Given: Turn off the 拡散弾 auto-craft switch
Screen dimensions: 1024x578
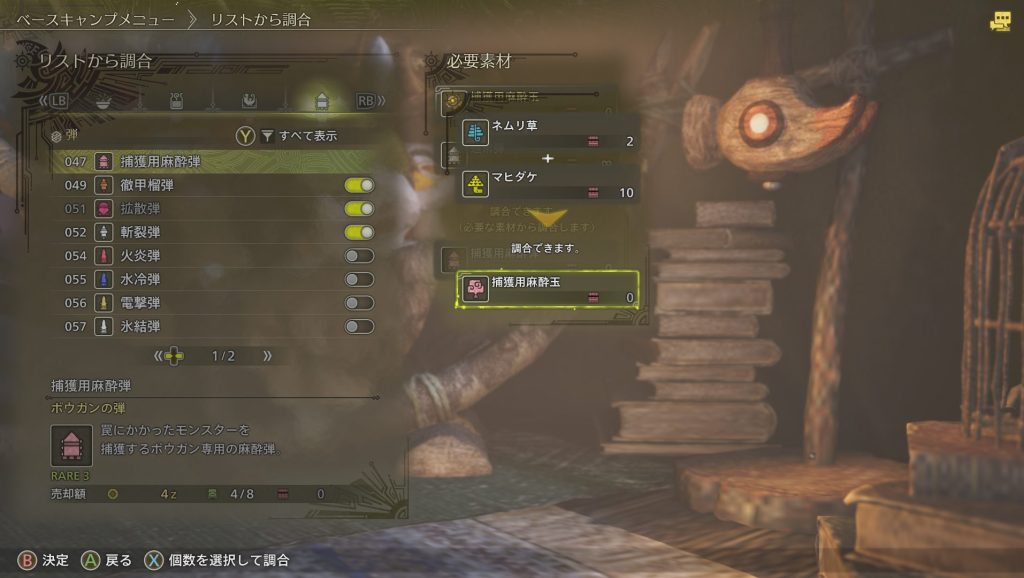Looking at the screenshot, I should [359, 208].
